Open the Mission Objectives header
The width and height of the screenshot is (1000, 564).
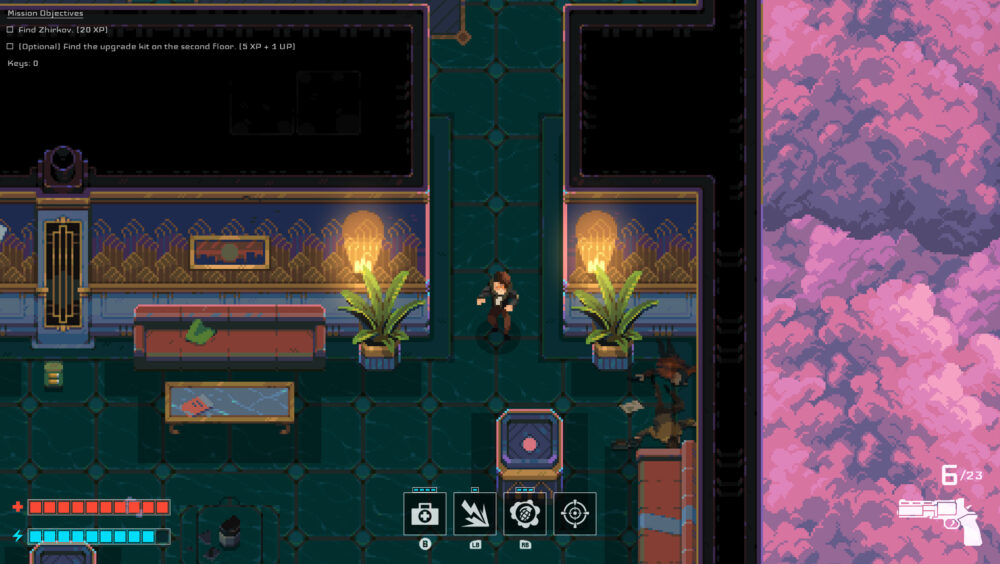(45, 13)
